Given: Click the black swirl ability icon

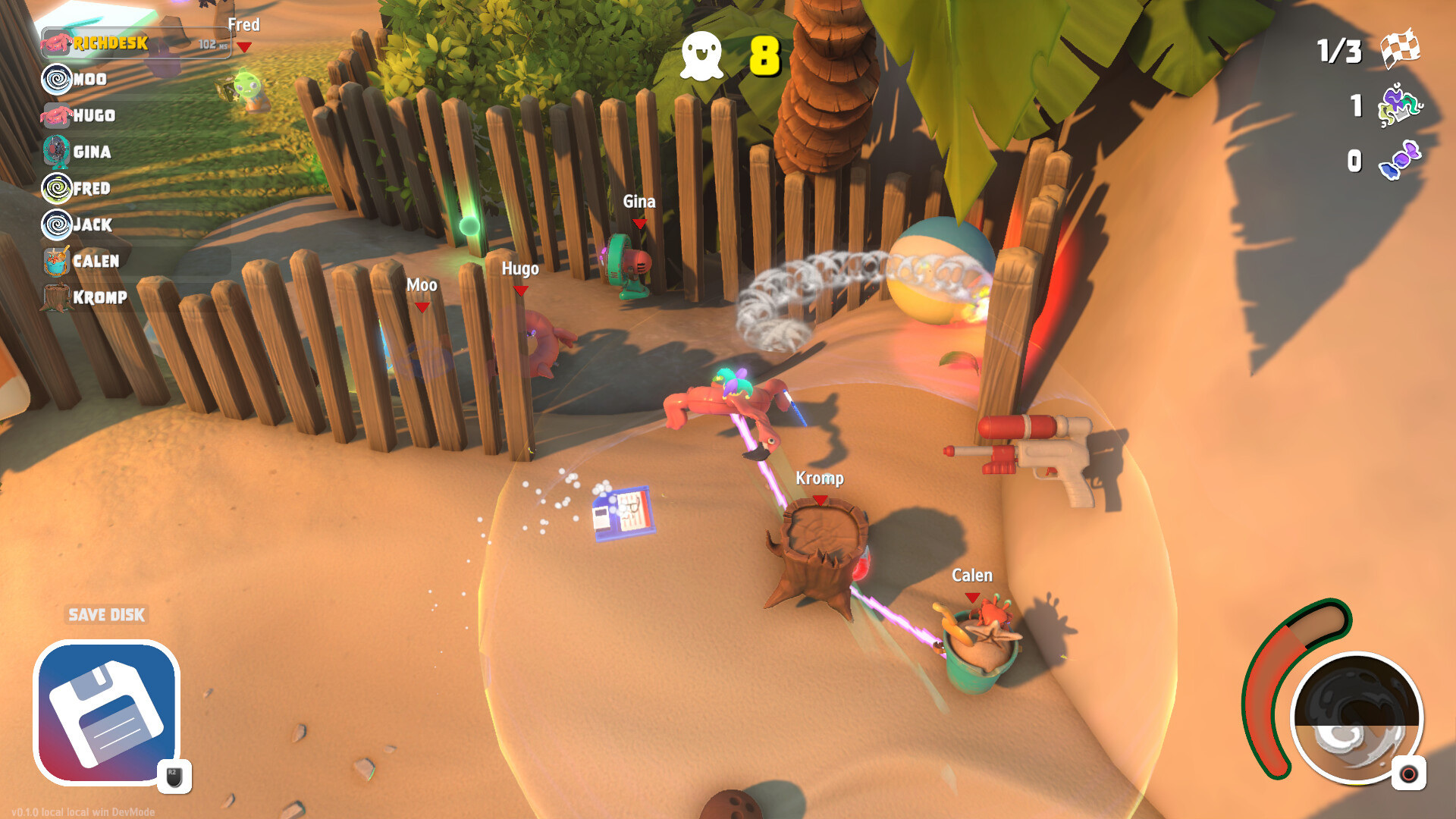Looking at the screenshot, I should (x=1357, y=717).
